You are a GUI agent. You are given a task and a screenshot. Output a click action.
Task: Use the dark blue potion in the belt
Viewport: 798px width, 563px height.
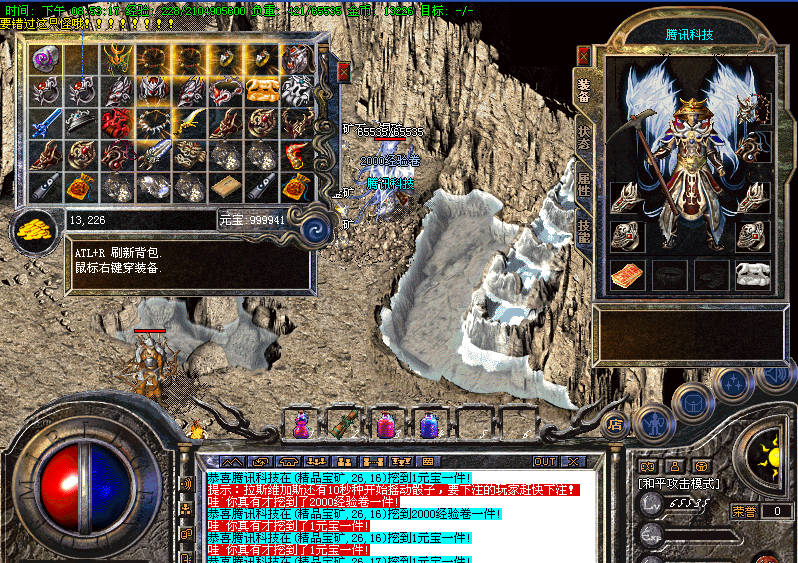point(429,425)
